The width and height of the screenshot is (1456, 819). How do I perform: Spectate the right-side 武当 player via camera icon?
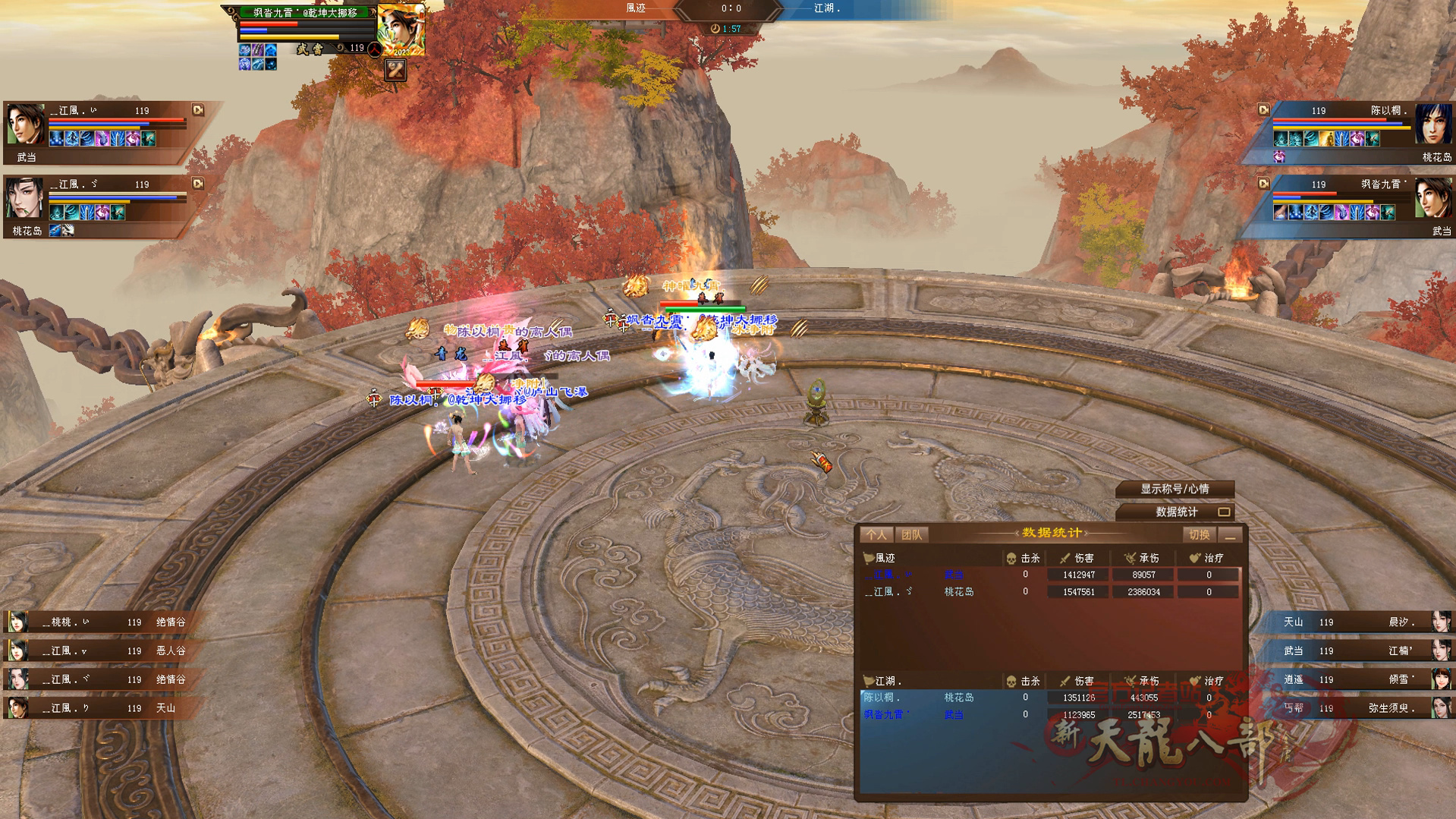tap(1263, 184)
